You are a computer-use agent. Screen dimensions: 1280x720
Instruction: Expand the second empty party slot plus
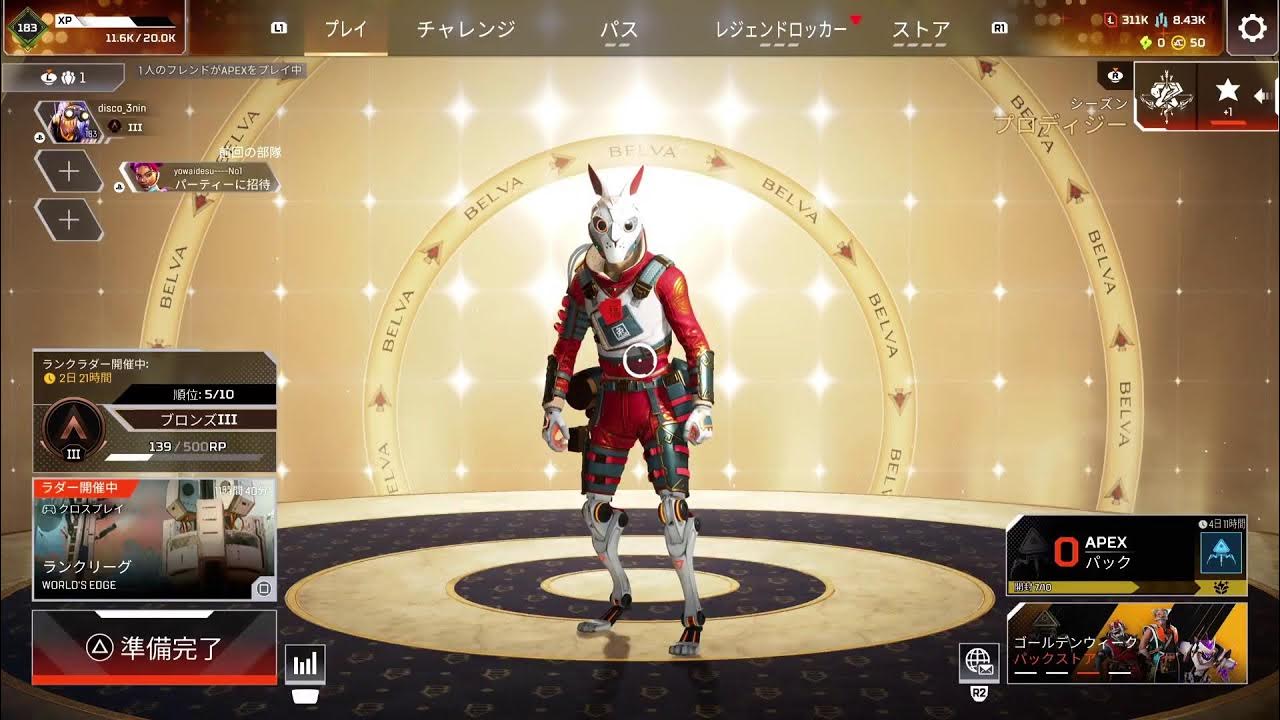pyautogui.click(x=70, y=219)
